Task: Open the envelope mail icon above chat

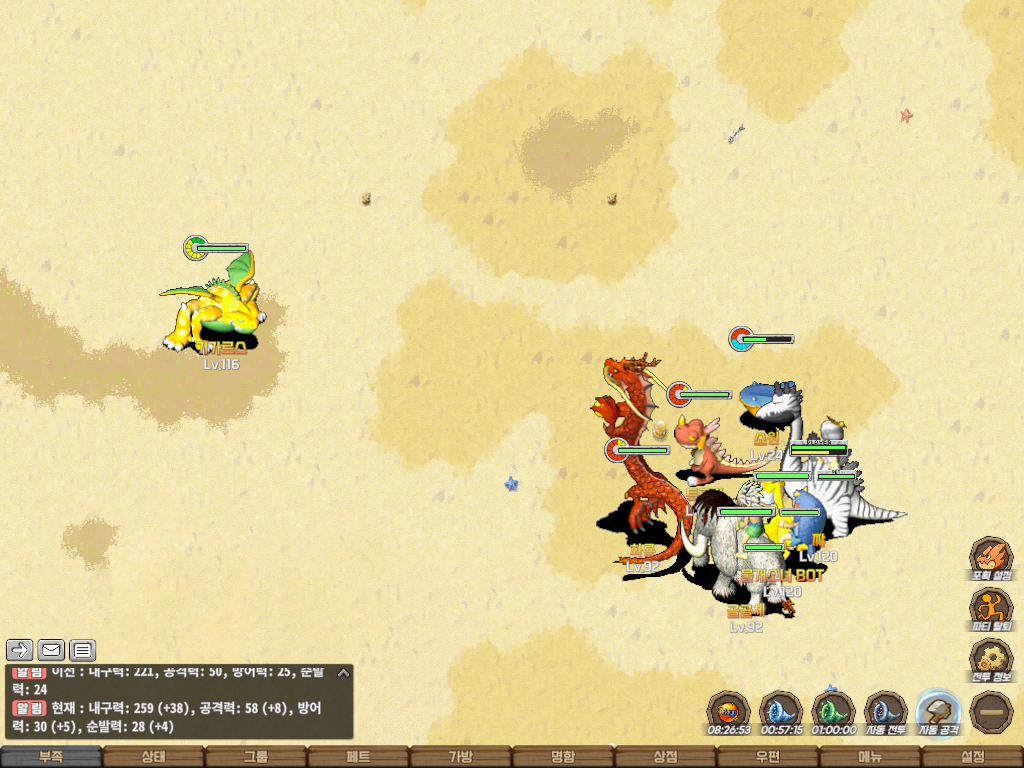Action: [x=51, y=650]
